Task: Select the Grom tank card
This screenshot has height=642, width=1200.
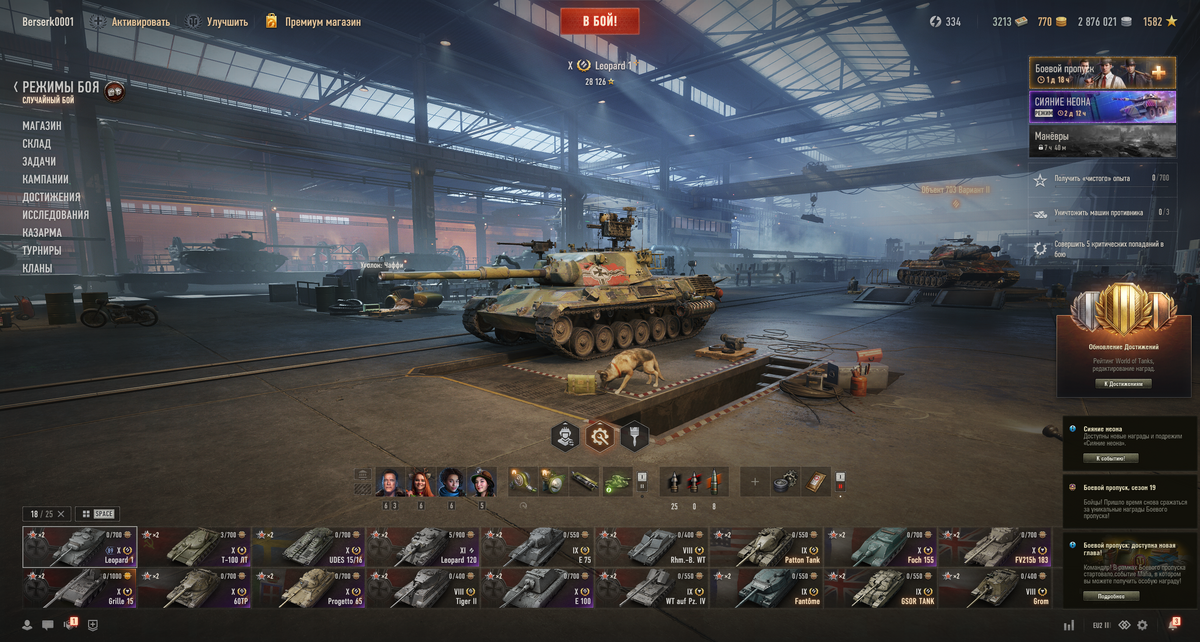Action: [x=994, y=588]
